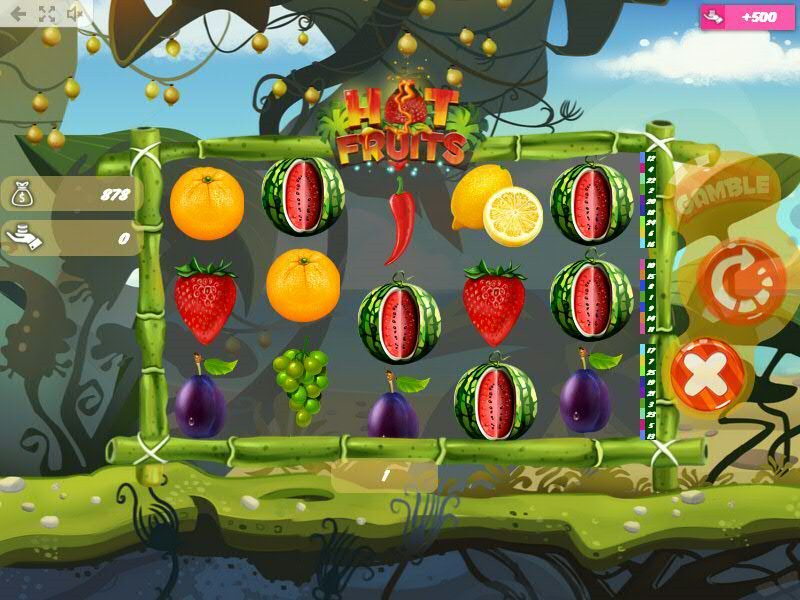Spin the reels with the circular arrow
The height and width of the screenshot is (600, 800).
(x=742, y=281)
